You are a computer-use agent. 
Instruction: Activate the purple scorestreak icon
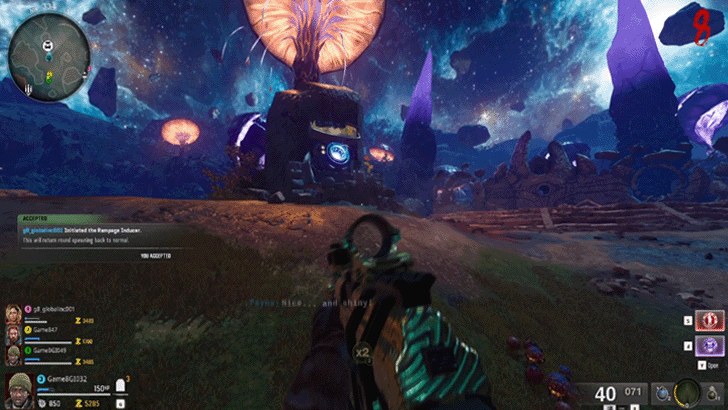point(709,346)
